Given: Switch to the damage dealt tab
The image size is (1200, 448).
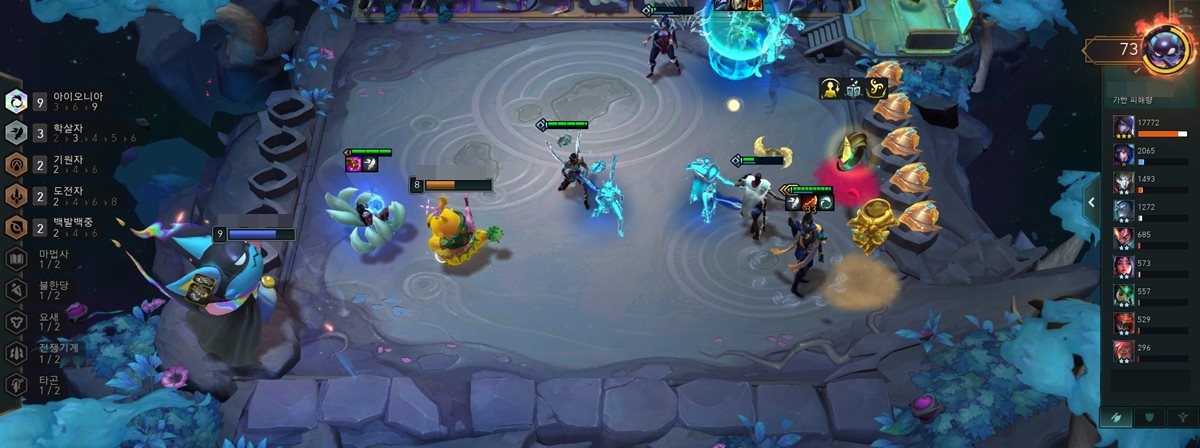Looking at the screenshot, I should pos(1116,417).
